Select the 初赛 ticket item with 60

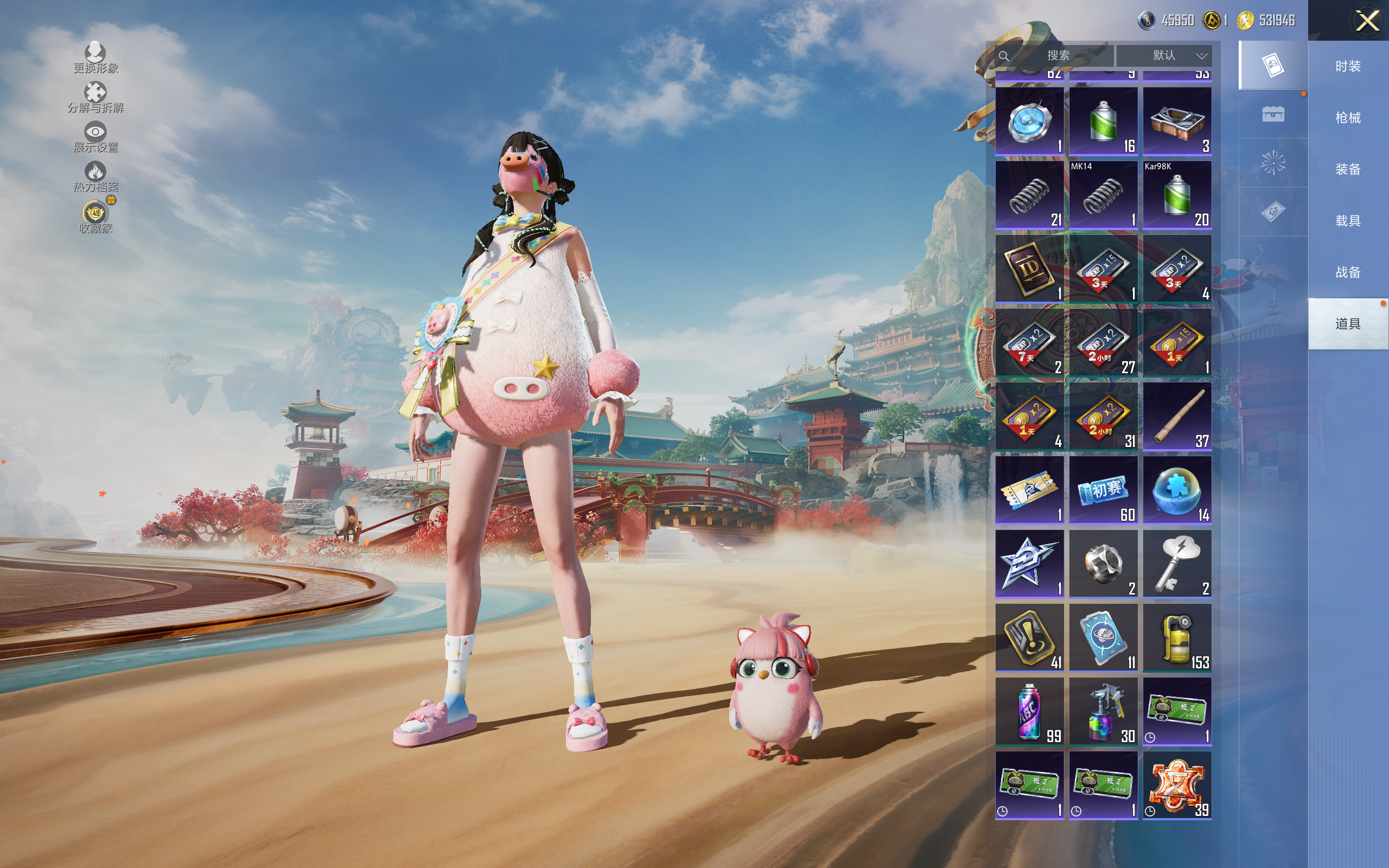point(1103,490)
